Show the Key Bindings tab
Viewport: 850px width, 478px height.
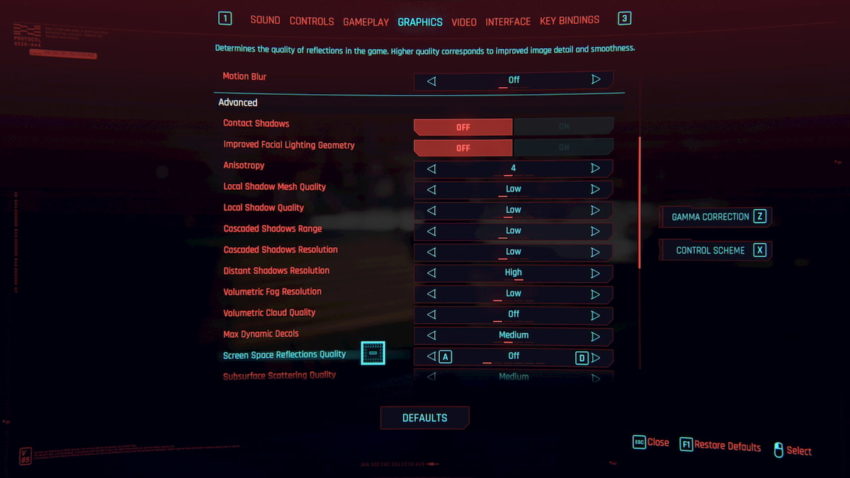[x=569, y=20]
